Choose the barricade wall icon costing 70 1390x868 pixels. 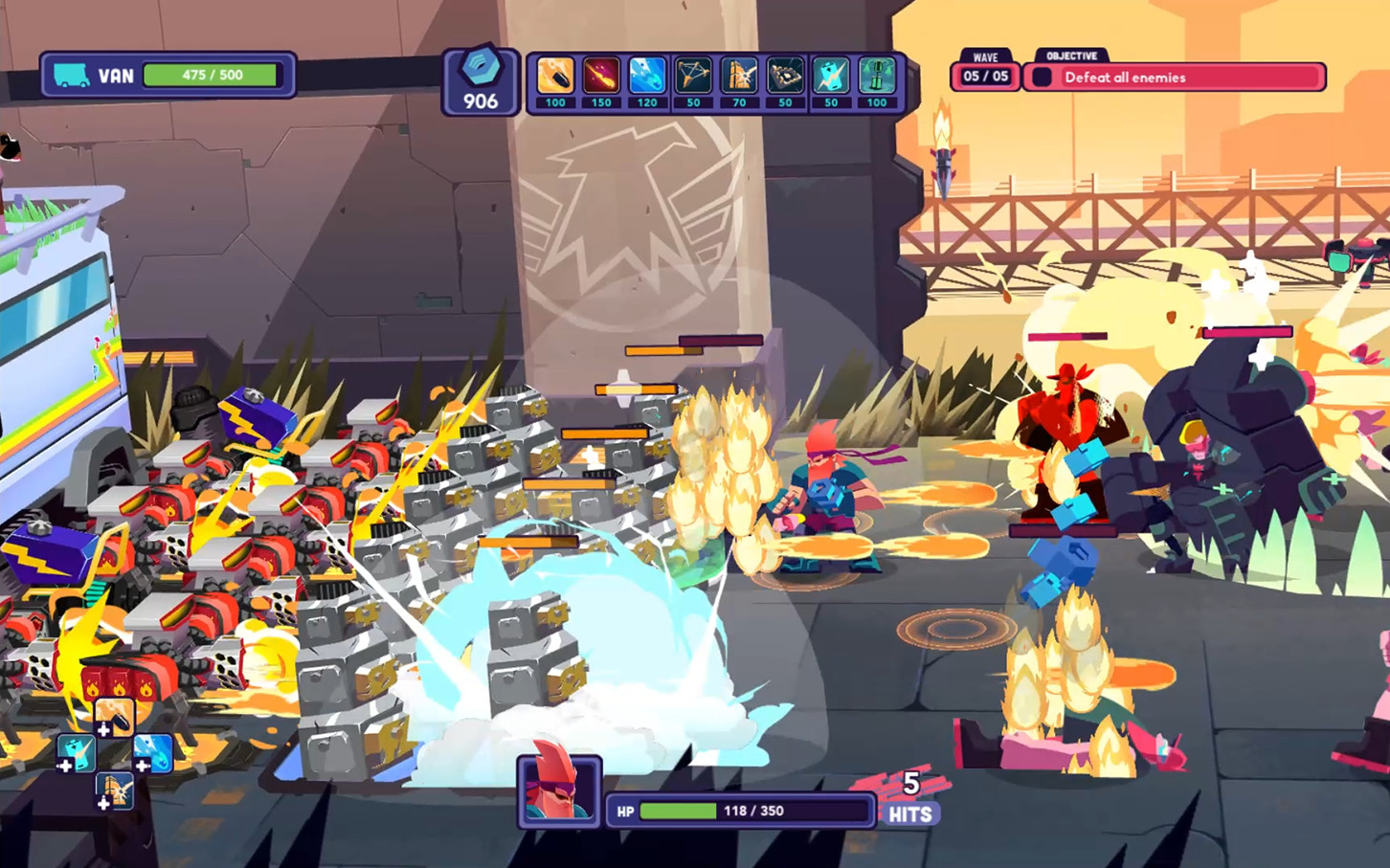(739, 77)
